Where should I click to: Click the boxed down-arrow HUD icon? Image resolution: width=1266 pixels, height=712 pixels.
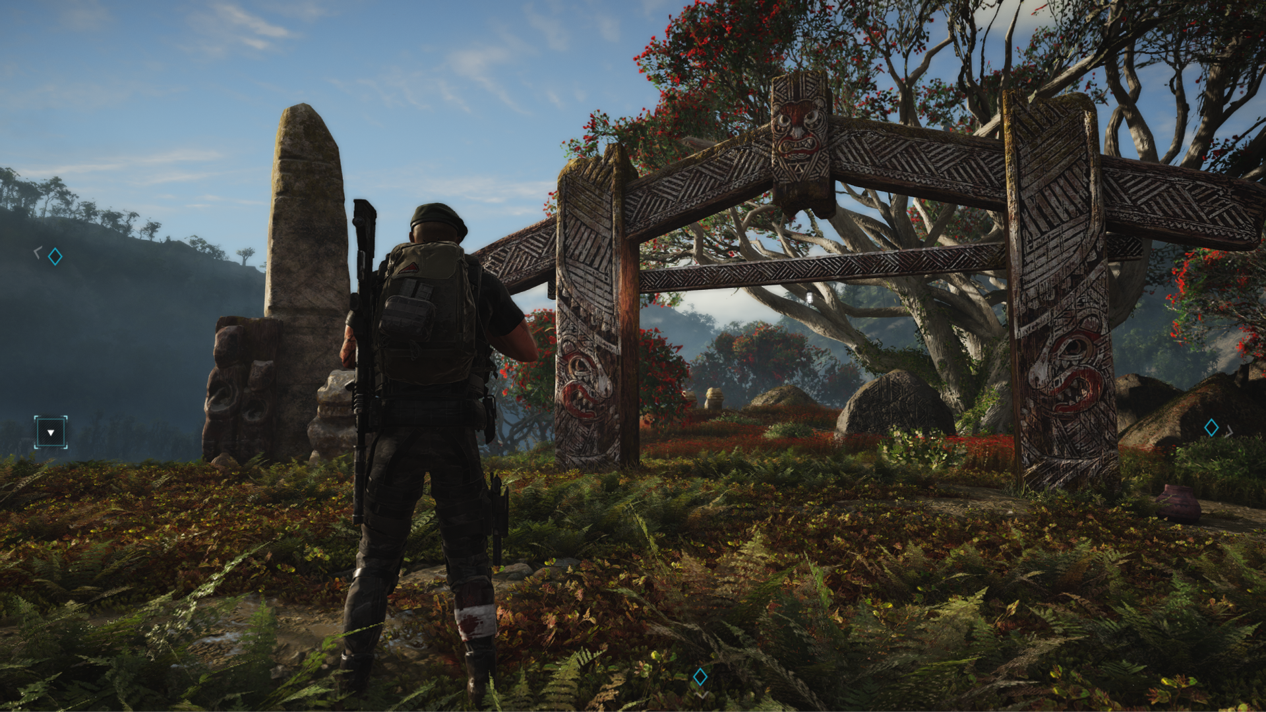[x=50, y=432]
